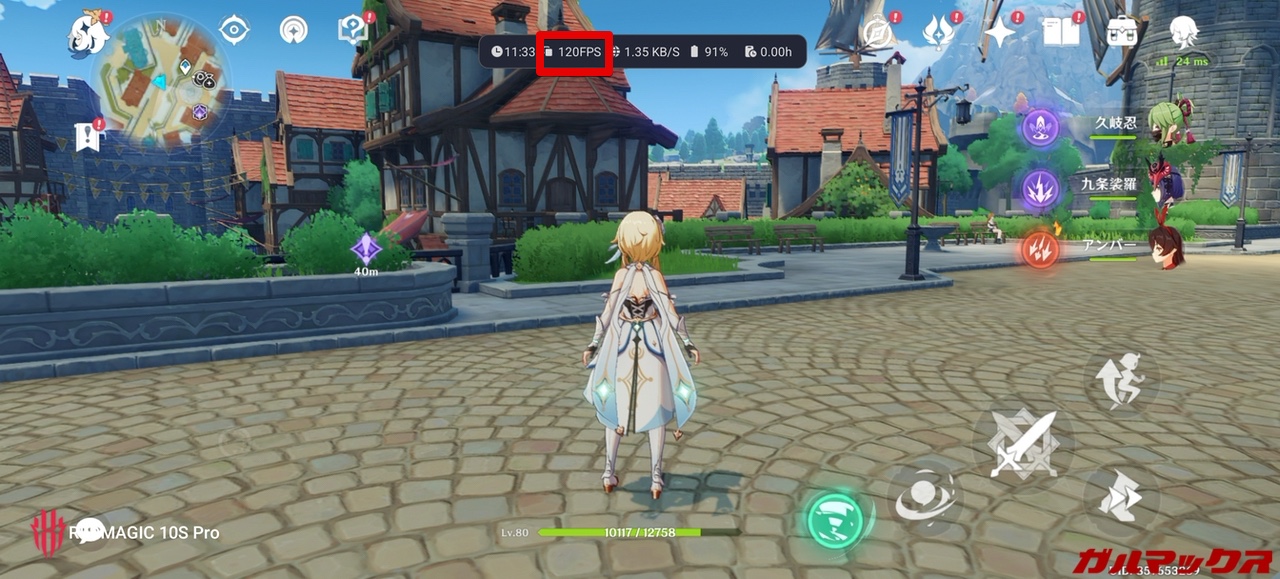Unleash the glowing green elemental burst

click(x=835, y=518)
